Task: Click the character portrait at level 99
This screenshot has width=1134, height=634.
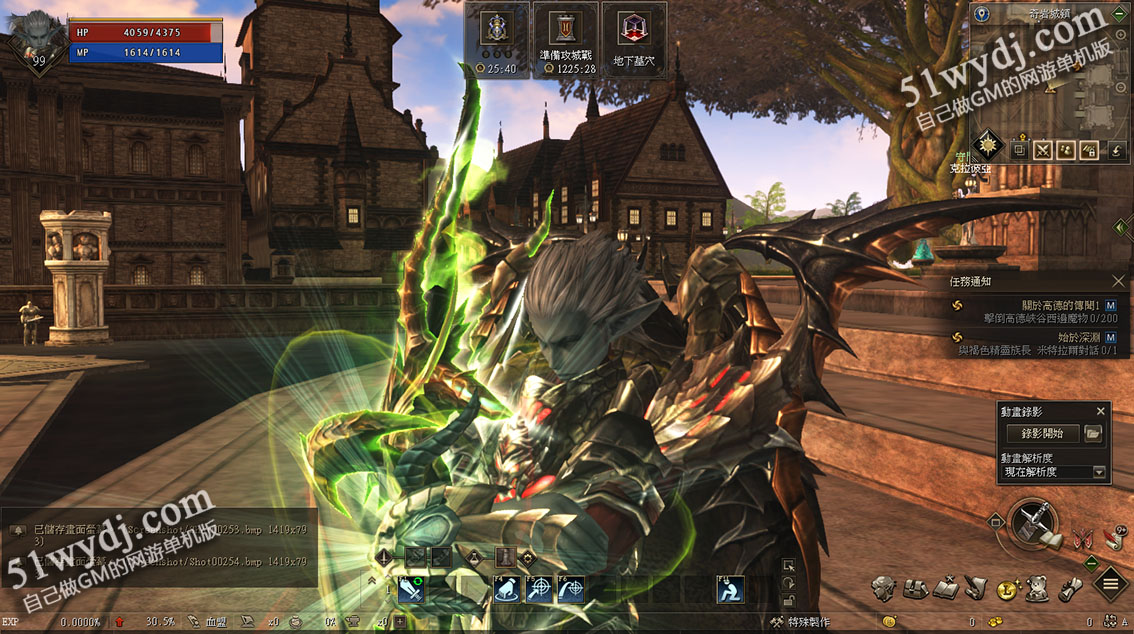Action: [x=37, y=40]
